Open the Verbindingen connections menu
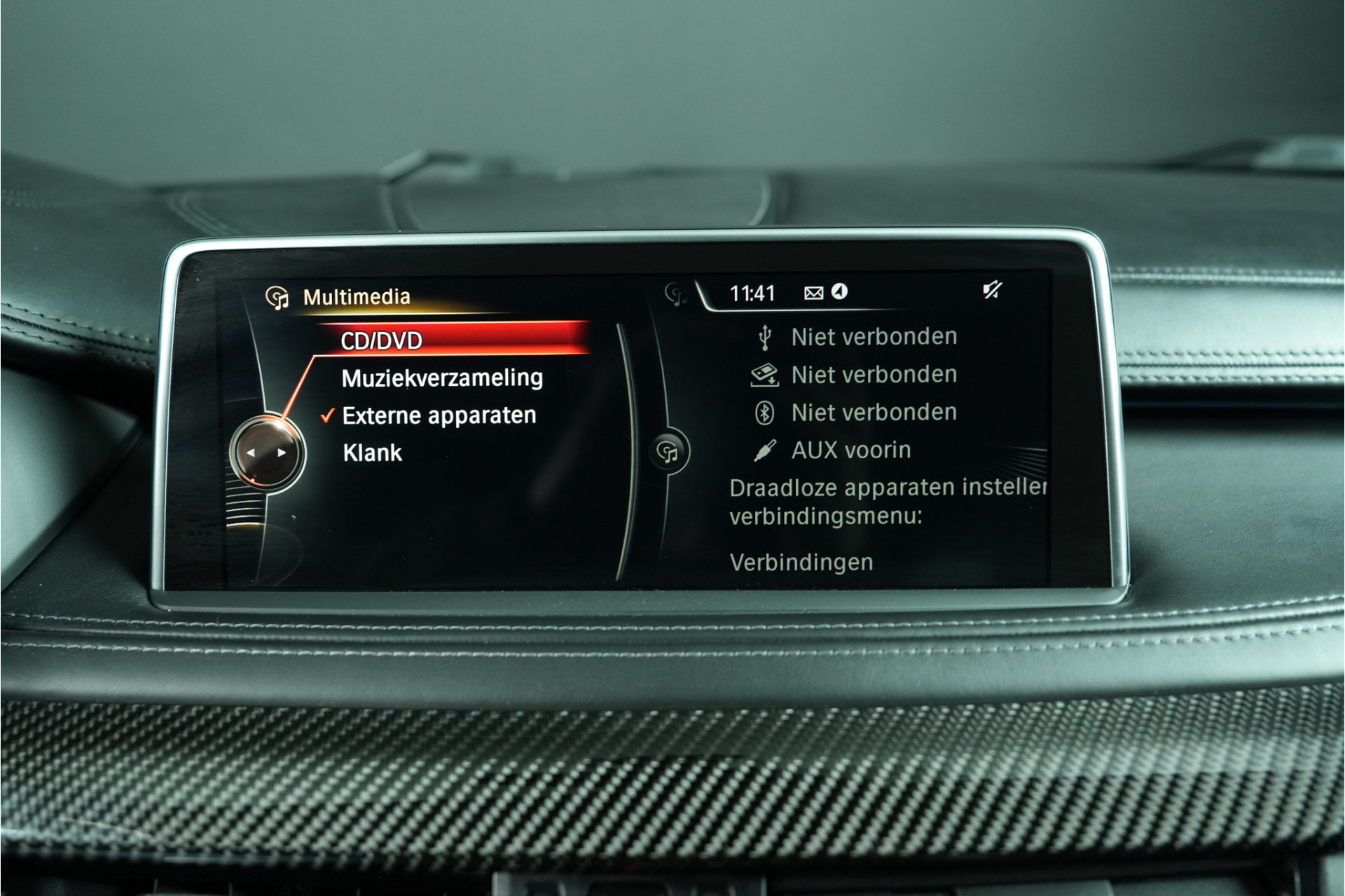The height and width of the screenshot is (896, 1345). (801, 562)
